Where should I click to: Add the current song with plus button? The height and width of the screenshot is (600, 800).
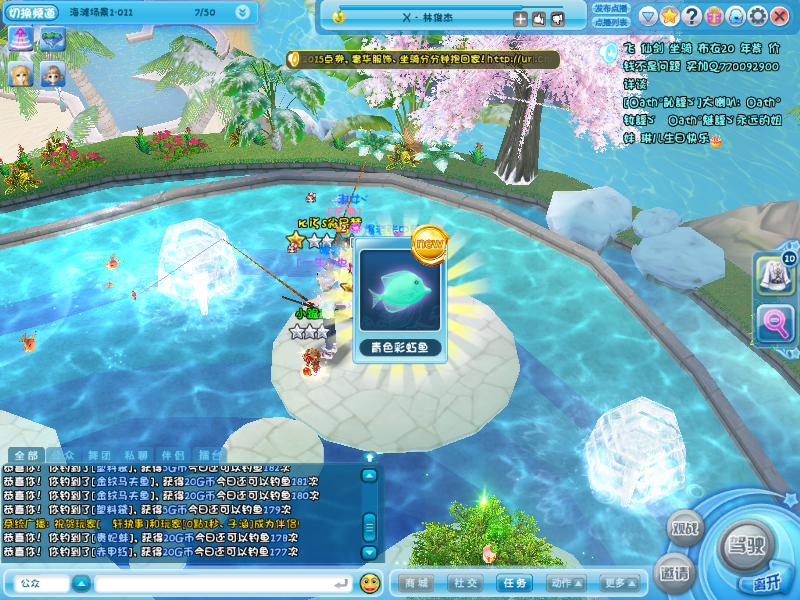click(520, 18)
